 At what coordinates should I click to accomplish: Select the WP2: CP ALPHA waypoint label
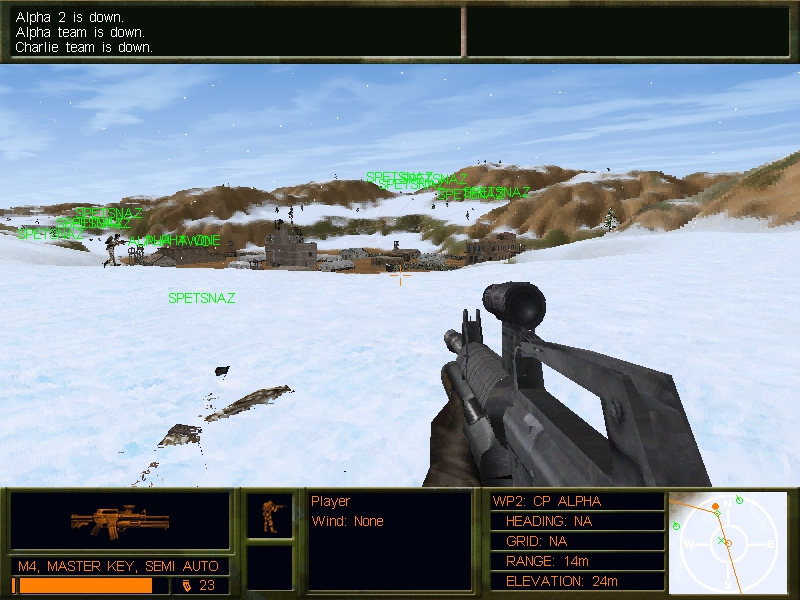tap(547, 501)
